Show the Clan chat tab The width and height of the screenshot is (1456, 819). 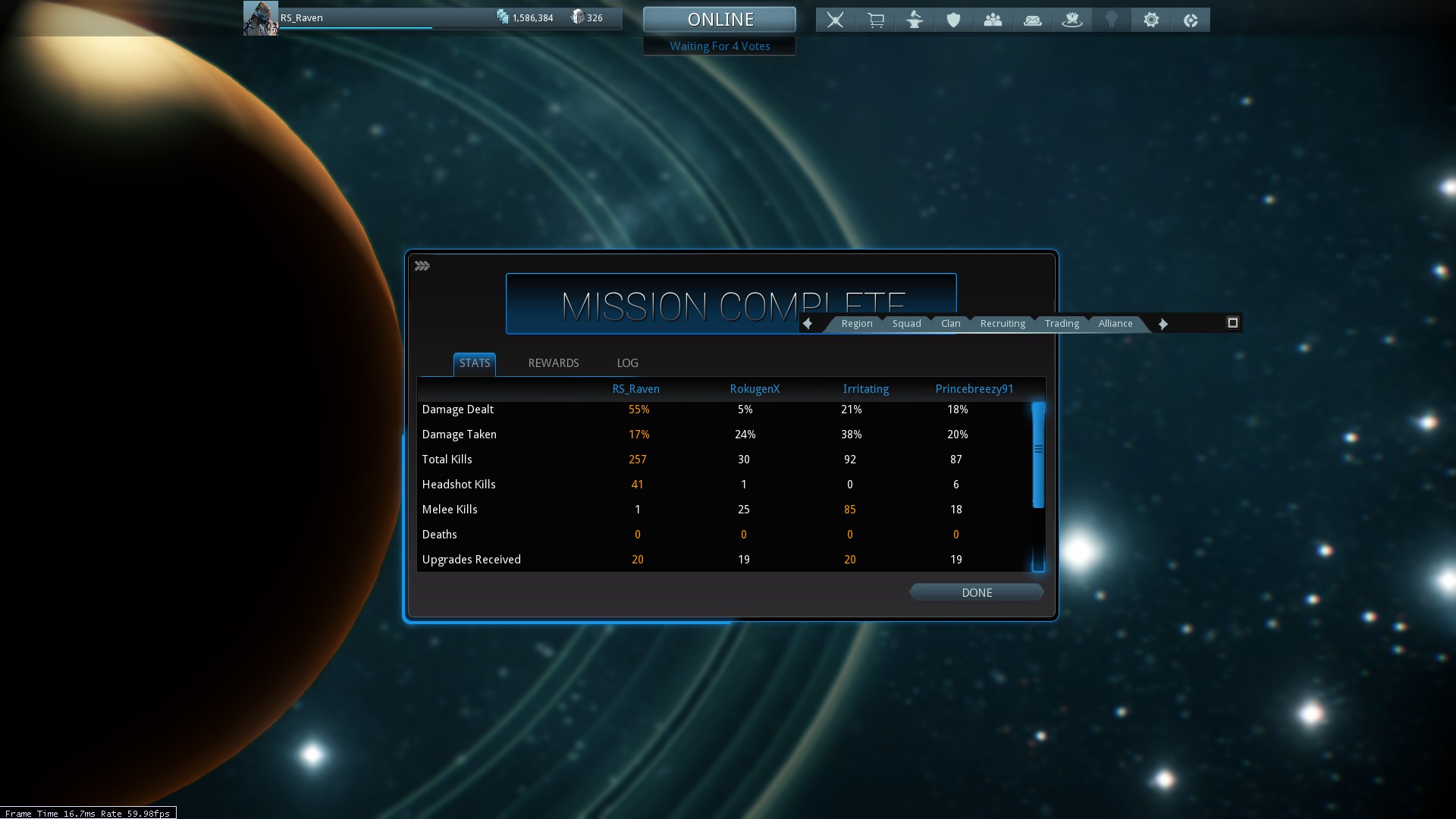pos(950,324)
